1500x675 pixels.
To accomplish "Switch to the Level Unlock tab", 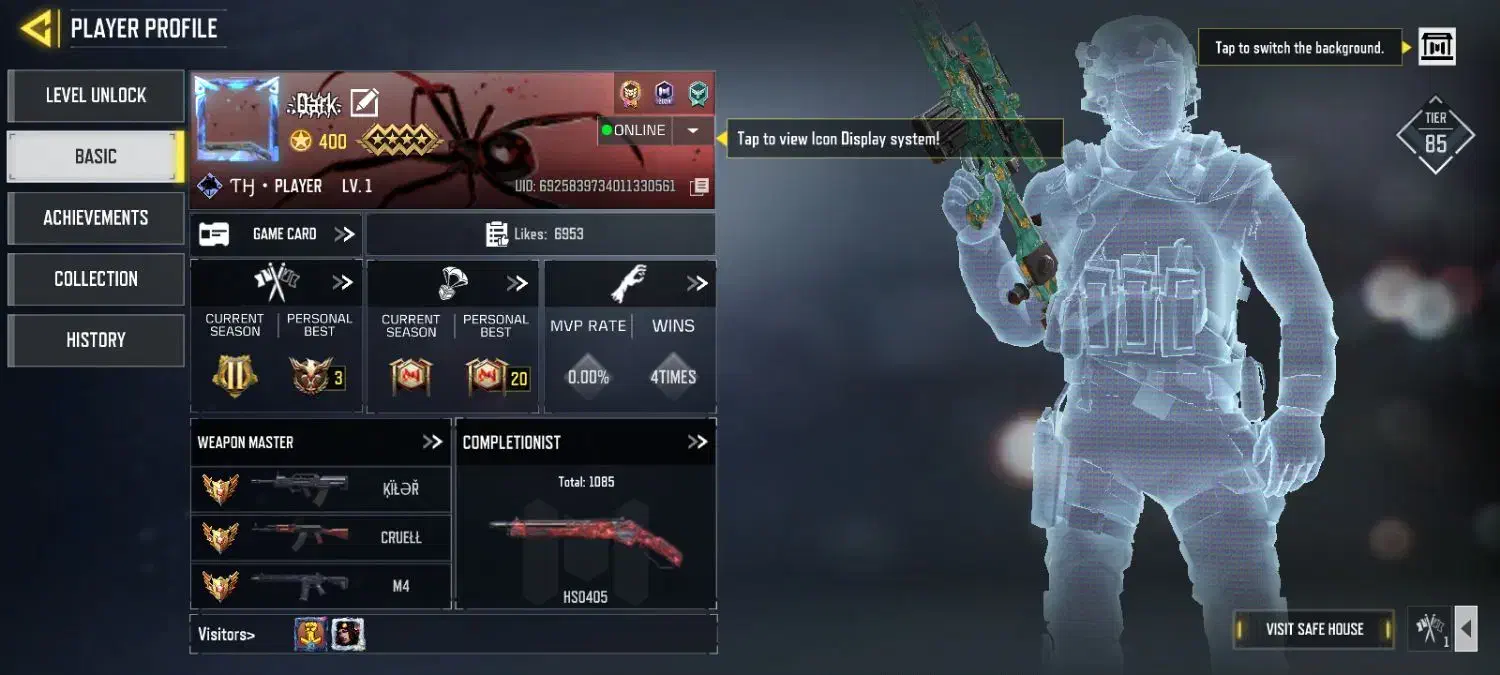I will click(x=96, y=96).
